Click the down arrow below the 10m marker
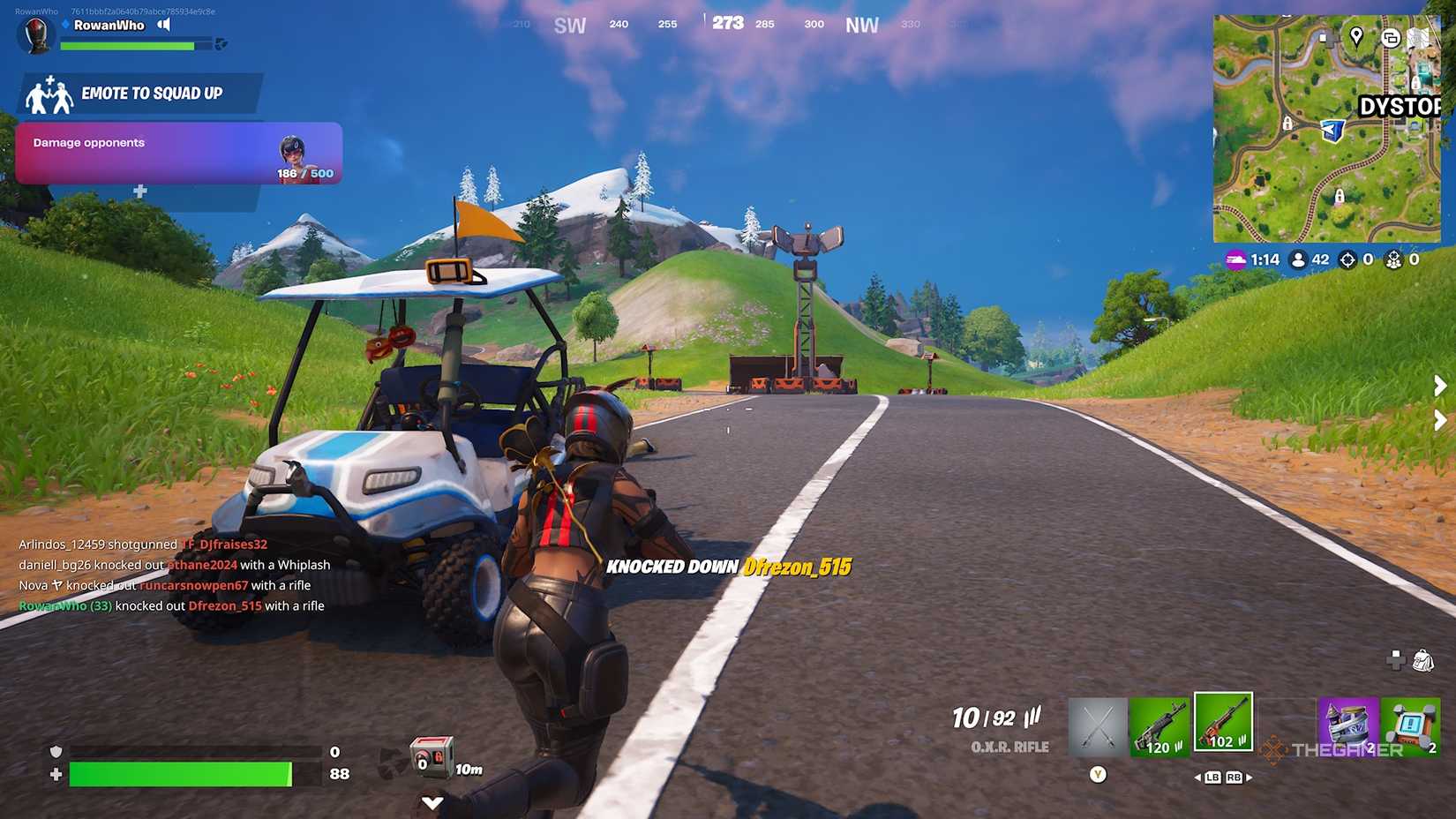Image resolution: width=1456 pixels, height=819 pixels. [432, 802]
